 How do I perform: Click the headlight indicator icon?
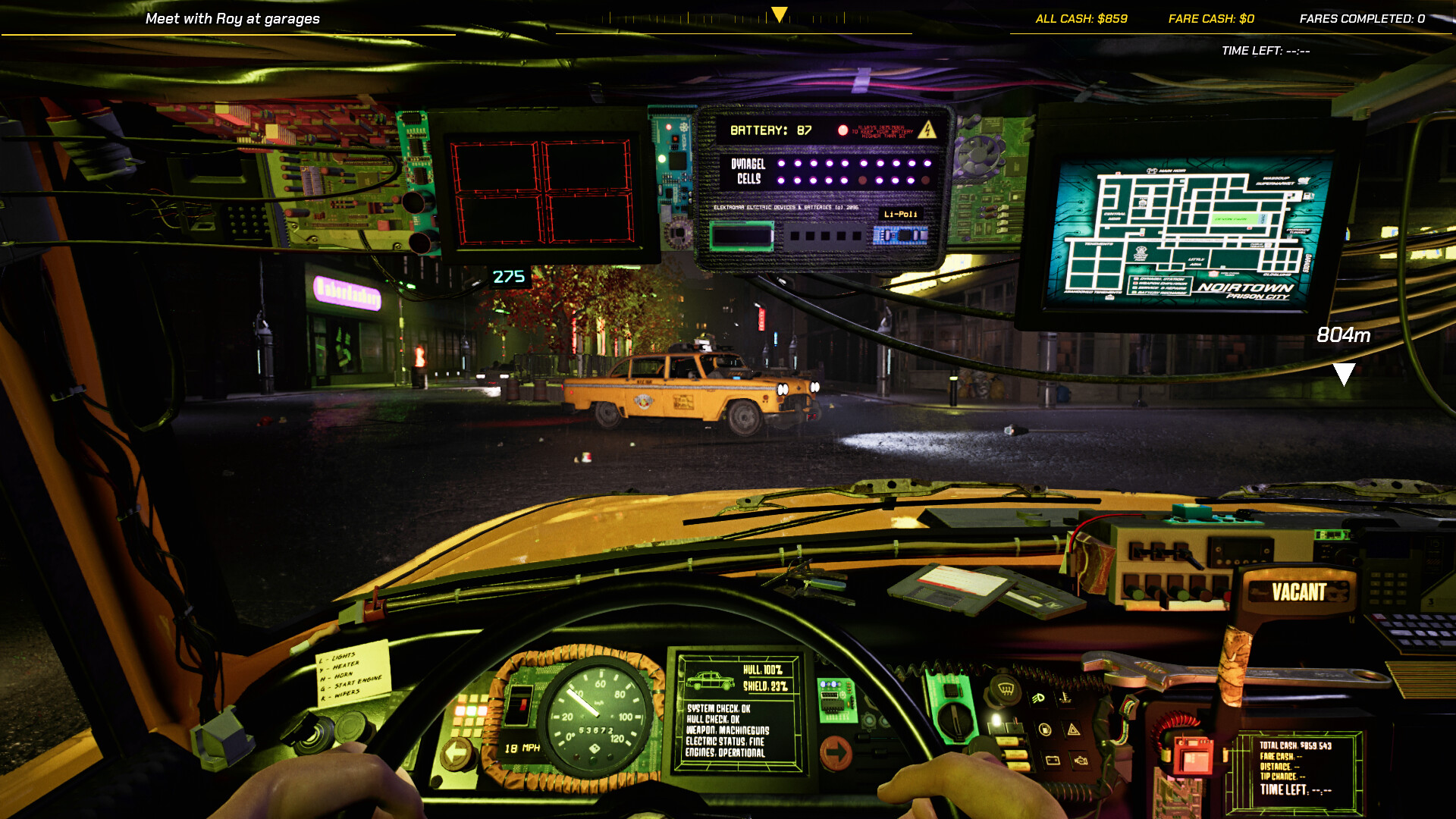(x=1038, y=697)
